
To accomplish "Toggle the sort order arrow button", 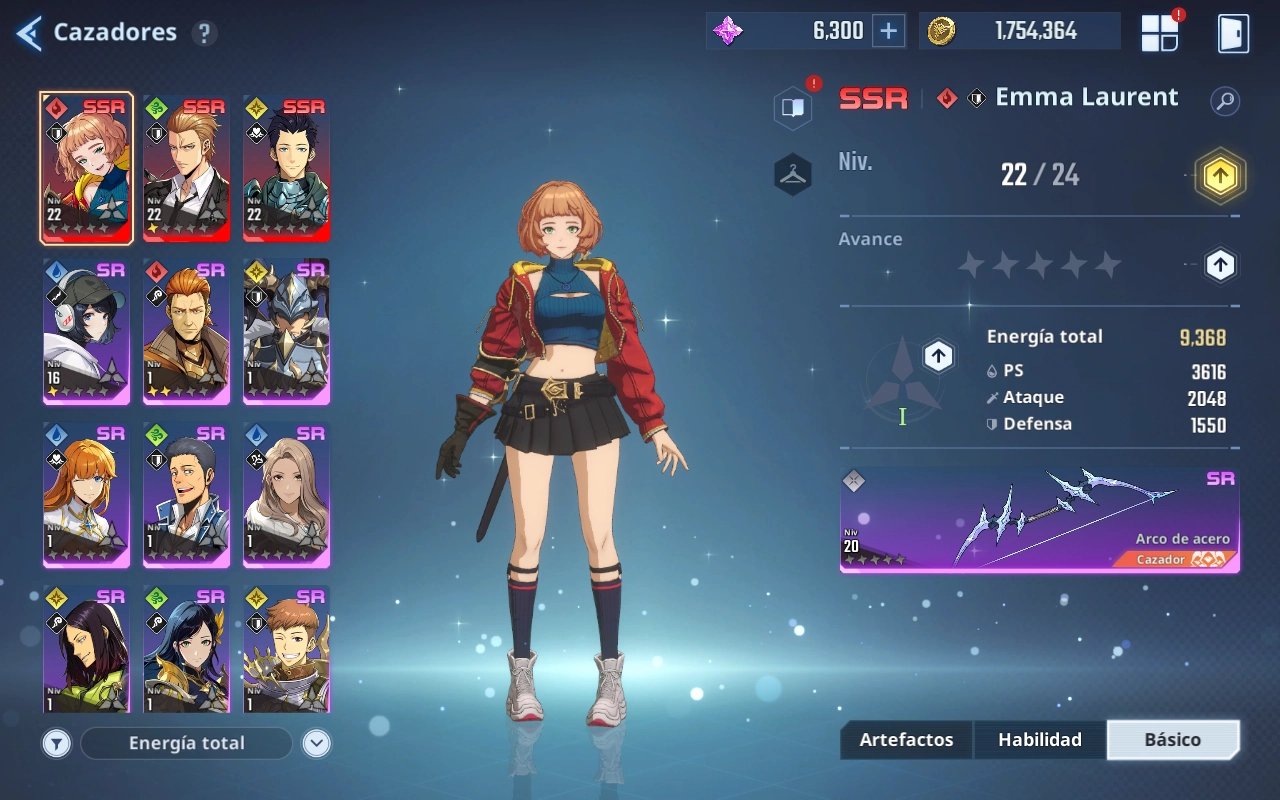I will (x=316, y=743).
